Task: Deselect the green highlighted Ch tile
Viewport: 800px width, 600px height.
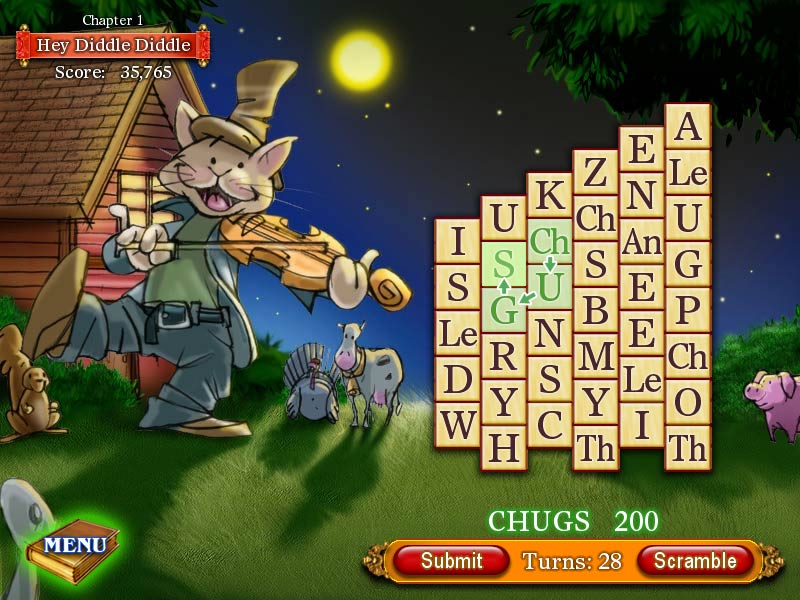Action: click(549, 241)
